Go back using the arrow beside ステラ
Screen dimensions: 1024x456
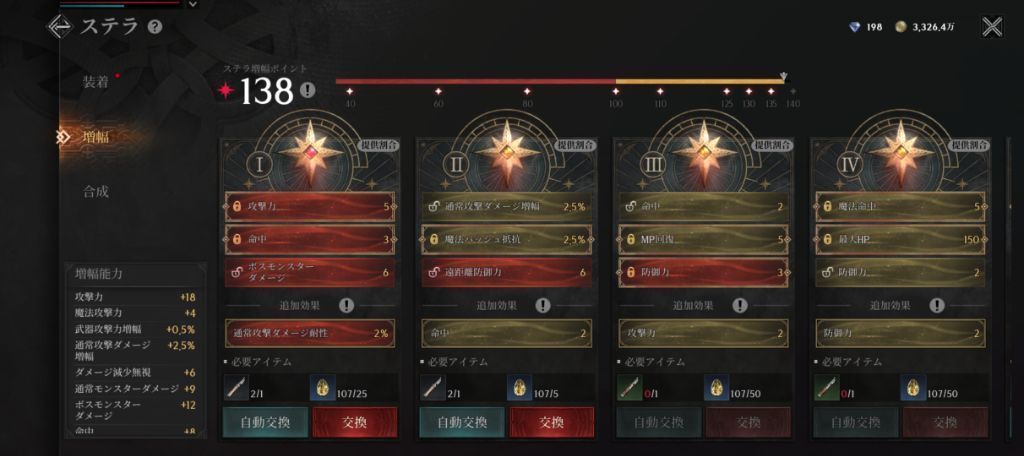coord(59,27)
